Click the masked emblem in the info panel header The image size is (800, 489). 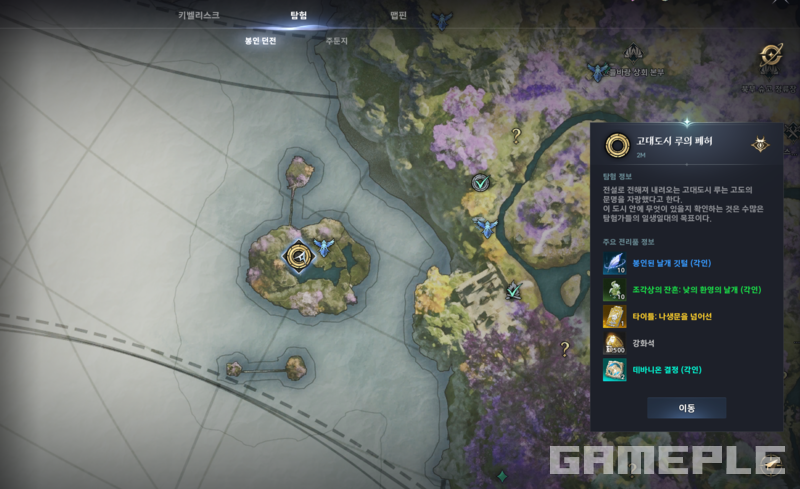coord(761,143)
